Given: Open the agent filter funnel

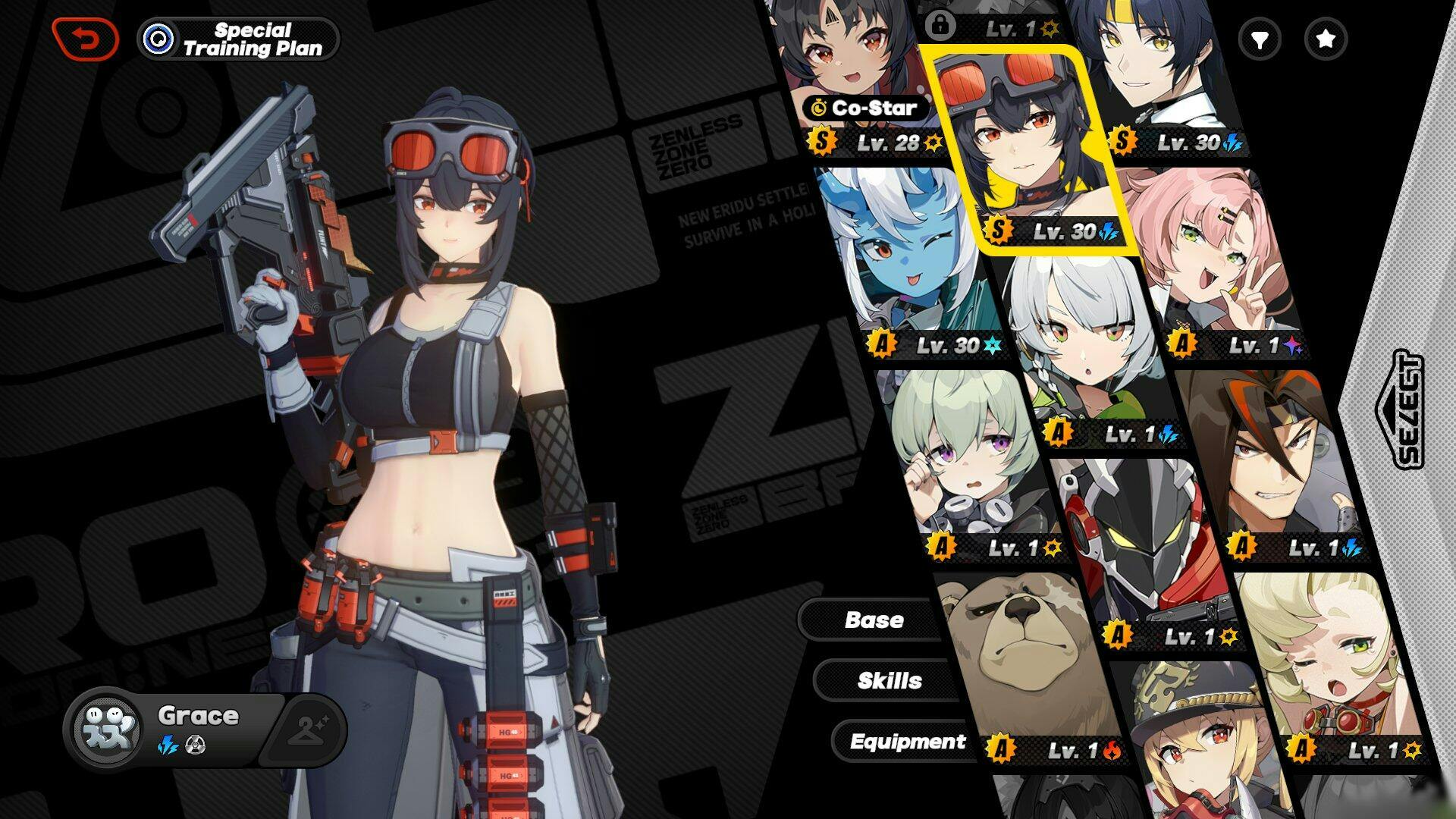Looking at the screenshot, I should [1260, 39].
